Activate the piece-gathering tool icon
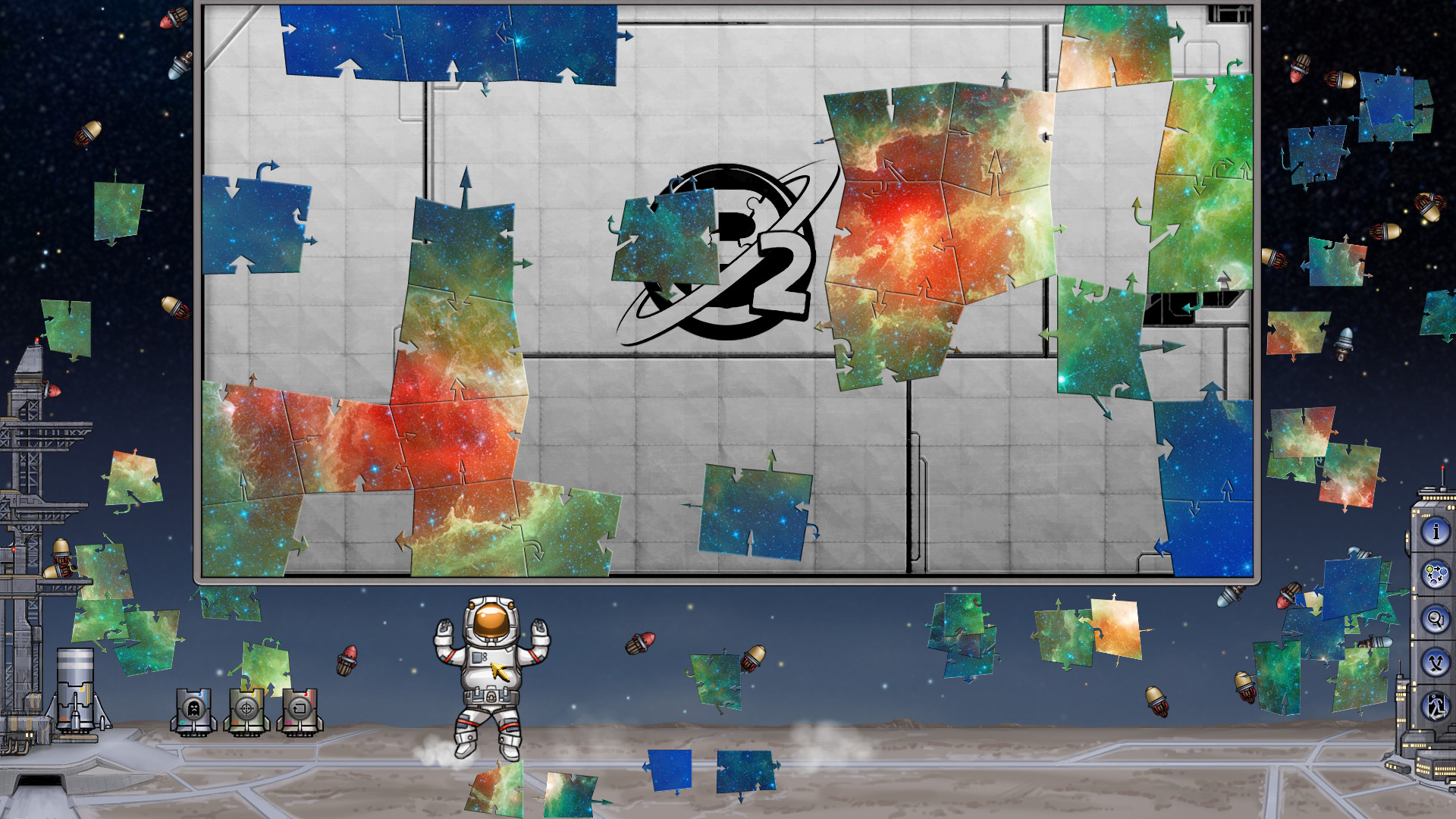Viewport: 1456px width, 819px height. (1436, 574)
